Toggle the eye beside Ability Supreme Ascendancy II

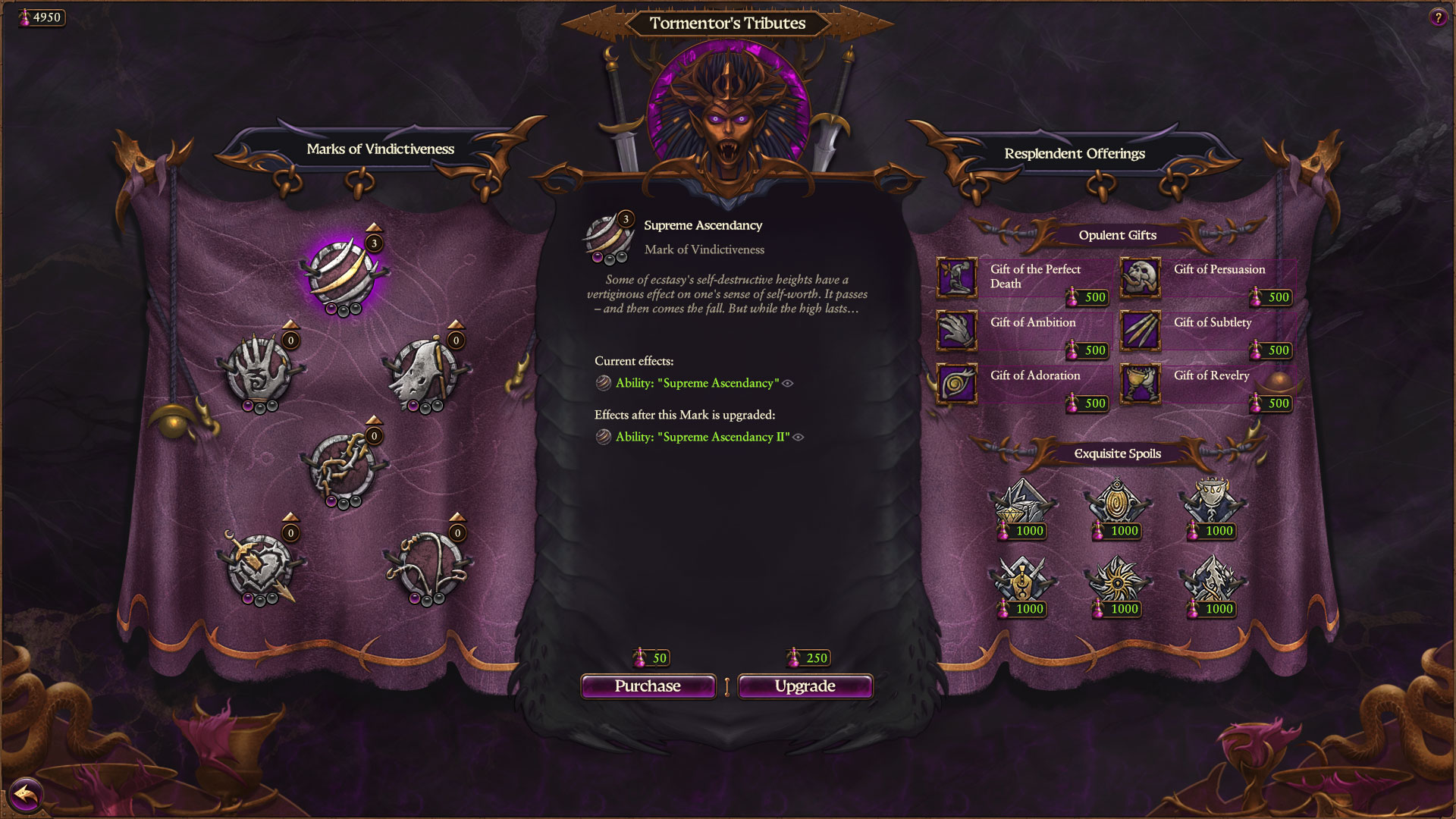pyautogui.click(x=798, y=437)
